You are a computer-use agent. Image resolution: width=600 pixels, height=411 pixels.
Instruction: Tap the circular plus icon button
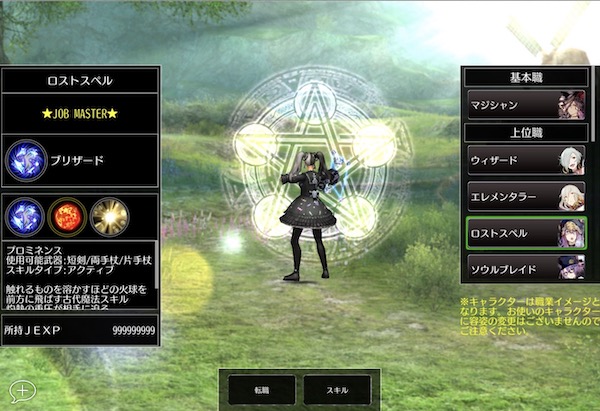(x=20, y=390)
